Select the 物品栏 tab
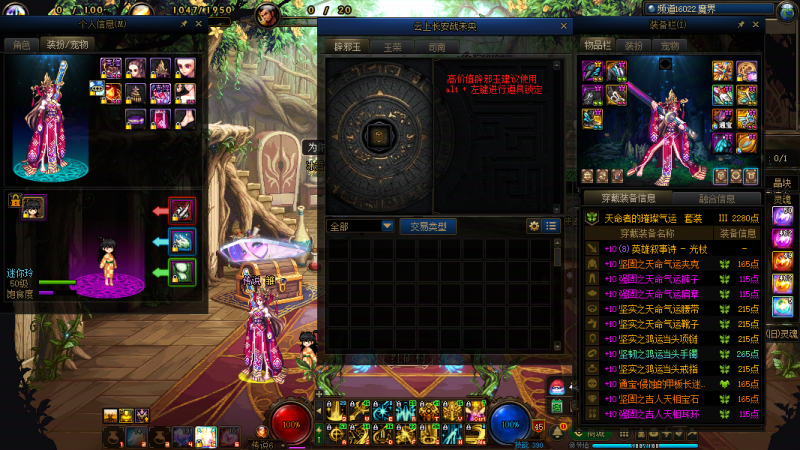 [597, 45]
